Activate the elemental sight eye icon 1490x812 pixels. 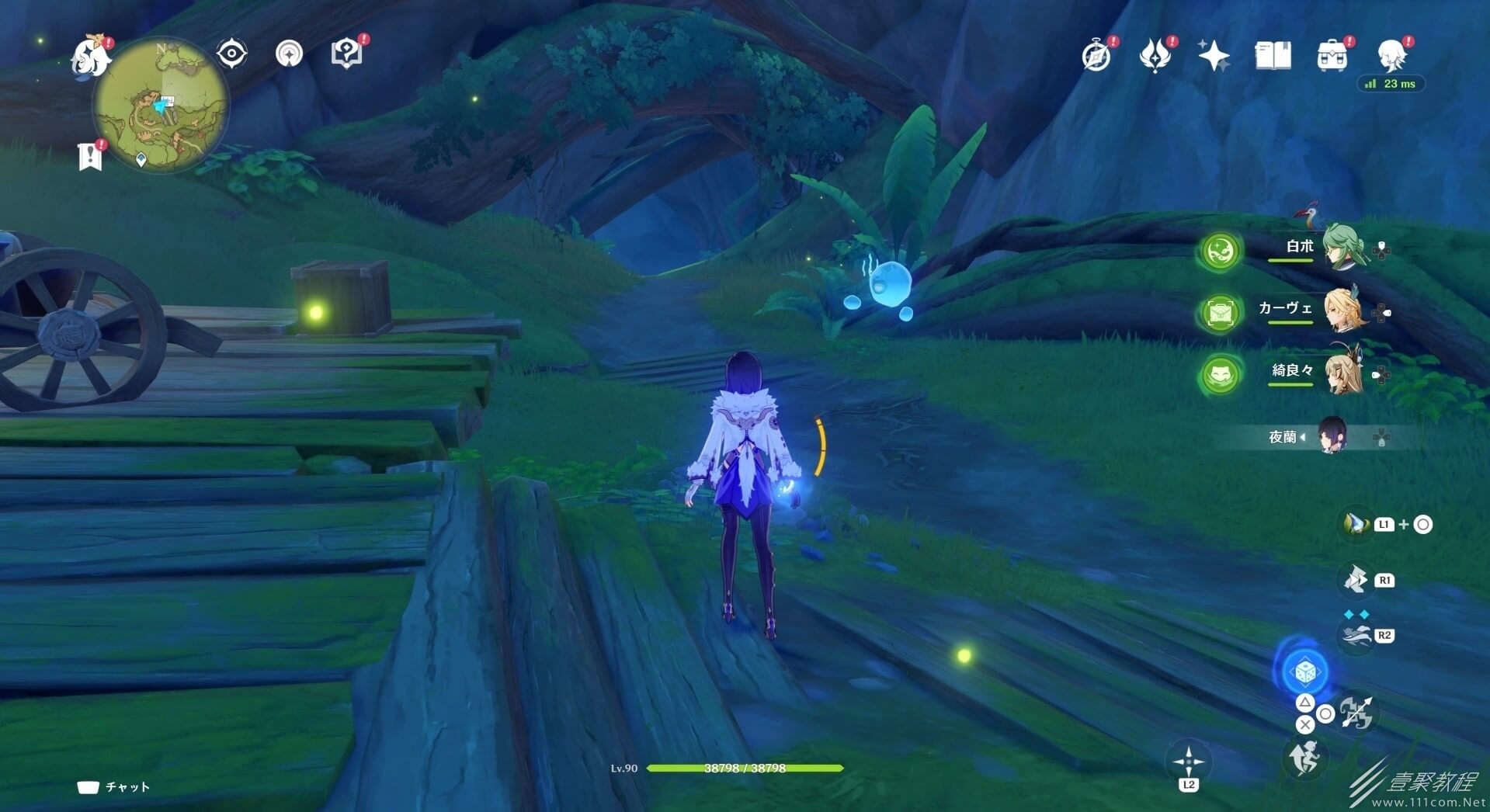pyautogui.click(x=231, y=54)
